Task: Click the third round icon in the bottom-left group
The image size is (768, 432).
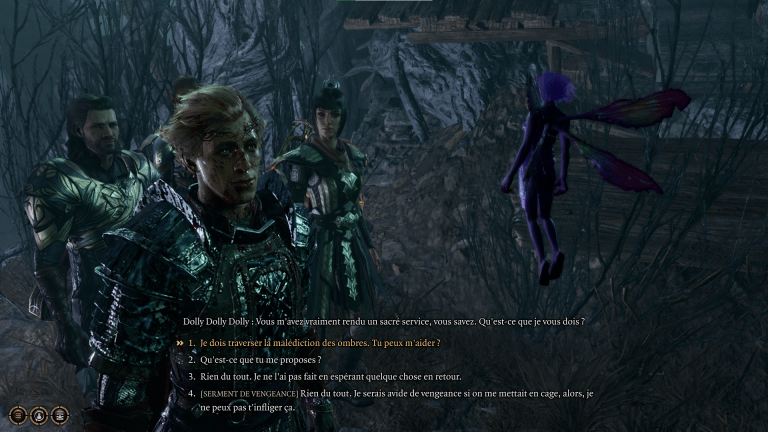Action: click(x=60, y=414)
